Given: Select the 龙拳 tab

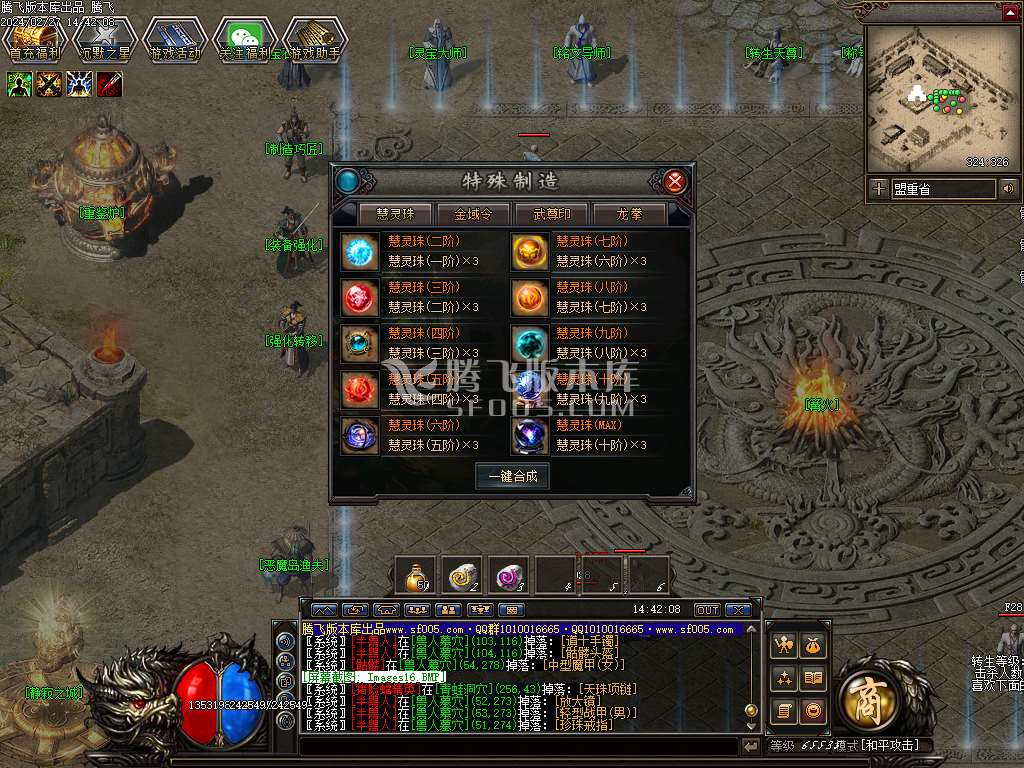Looking at the screenshot, I should (629, 214).
